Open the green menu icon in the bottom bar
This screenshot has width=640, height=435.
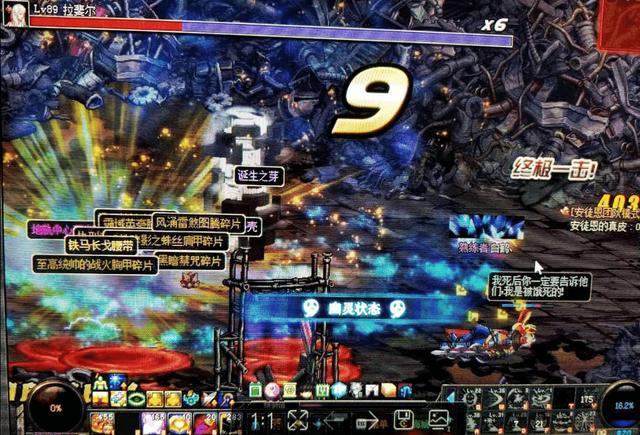click(255, 390)
